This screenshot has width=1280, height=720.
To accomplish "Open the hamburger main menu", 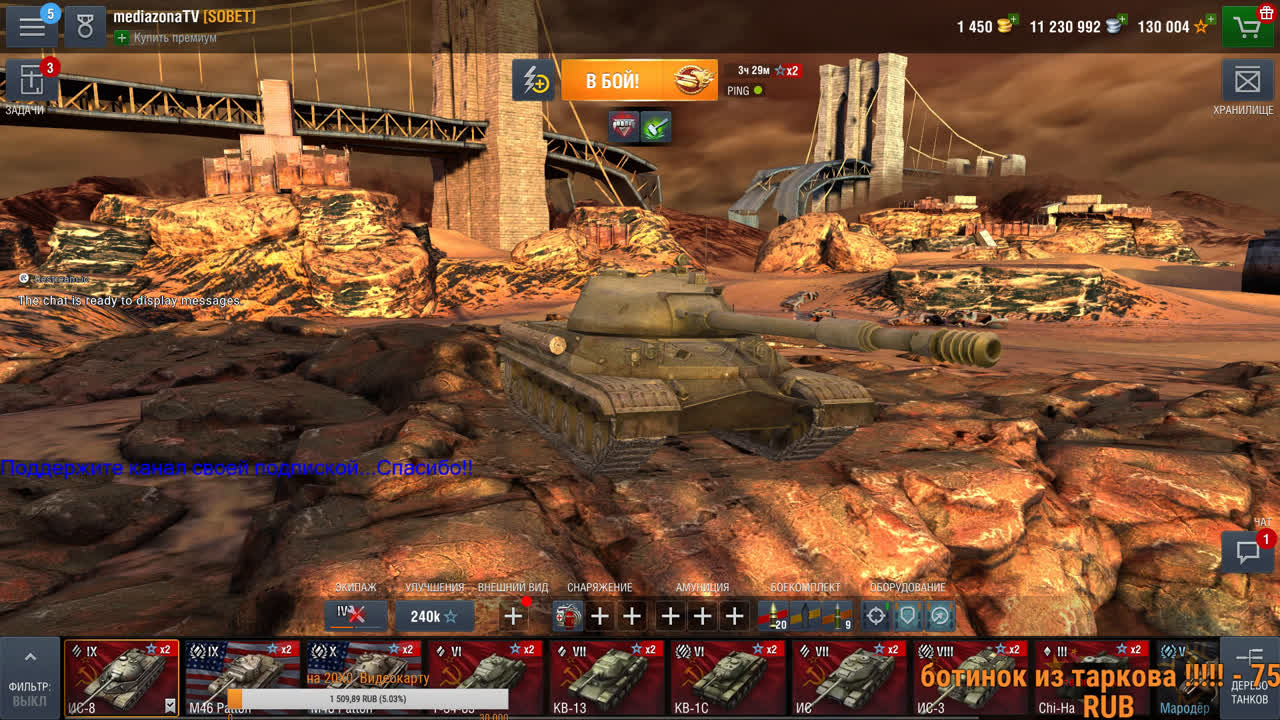I will coord(32,27).
